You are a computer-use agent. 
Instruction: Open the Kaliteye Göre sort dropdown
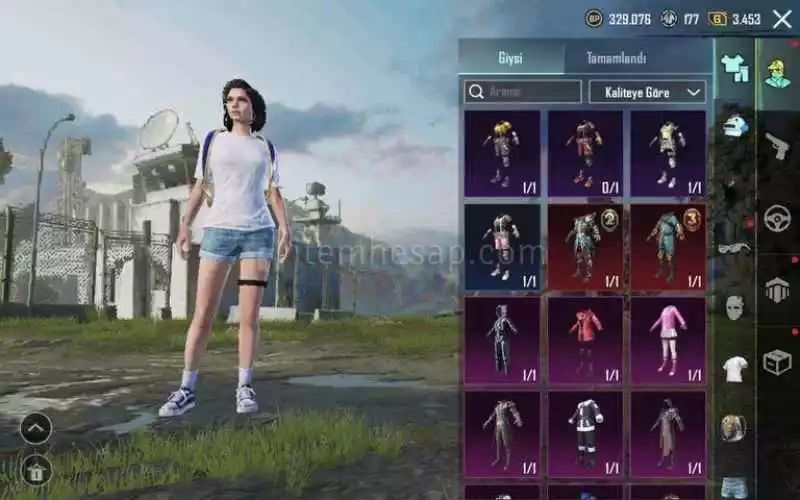647,92
